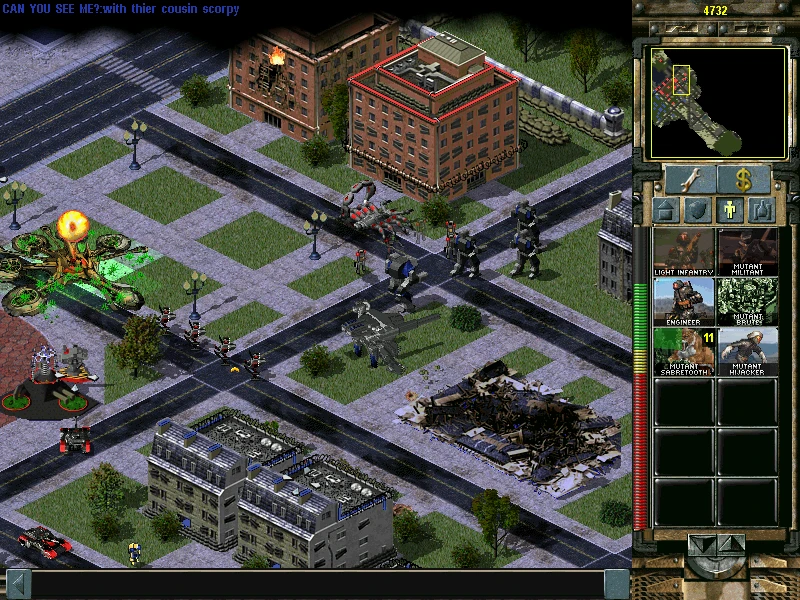
Task: Queue a Mutant Militant
Action: pos(748,252)
